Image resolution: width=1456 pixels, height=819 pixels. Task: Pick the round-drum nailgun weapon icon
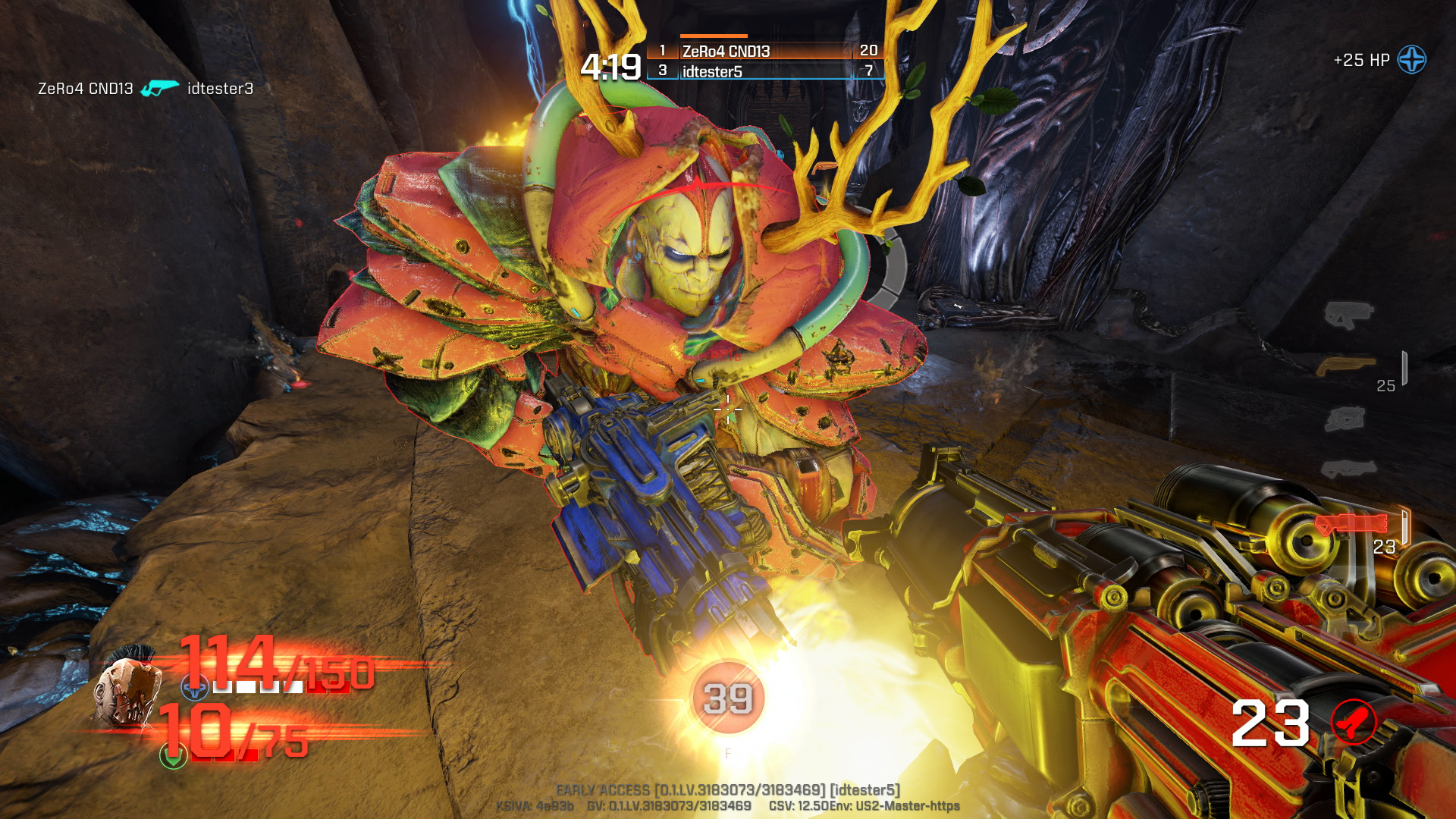point(1345,419)
